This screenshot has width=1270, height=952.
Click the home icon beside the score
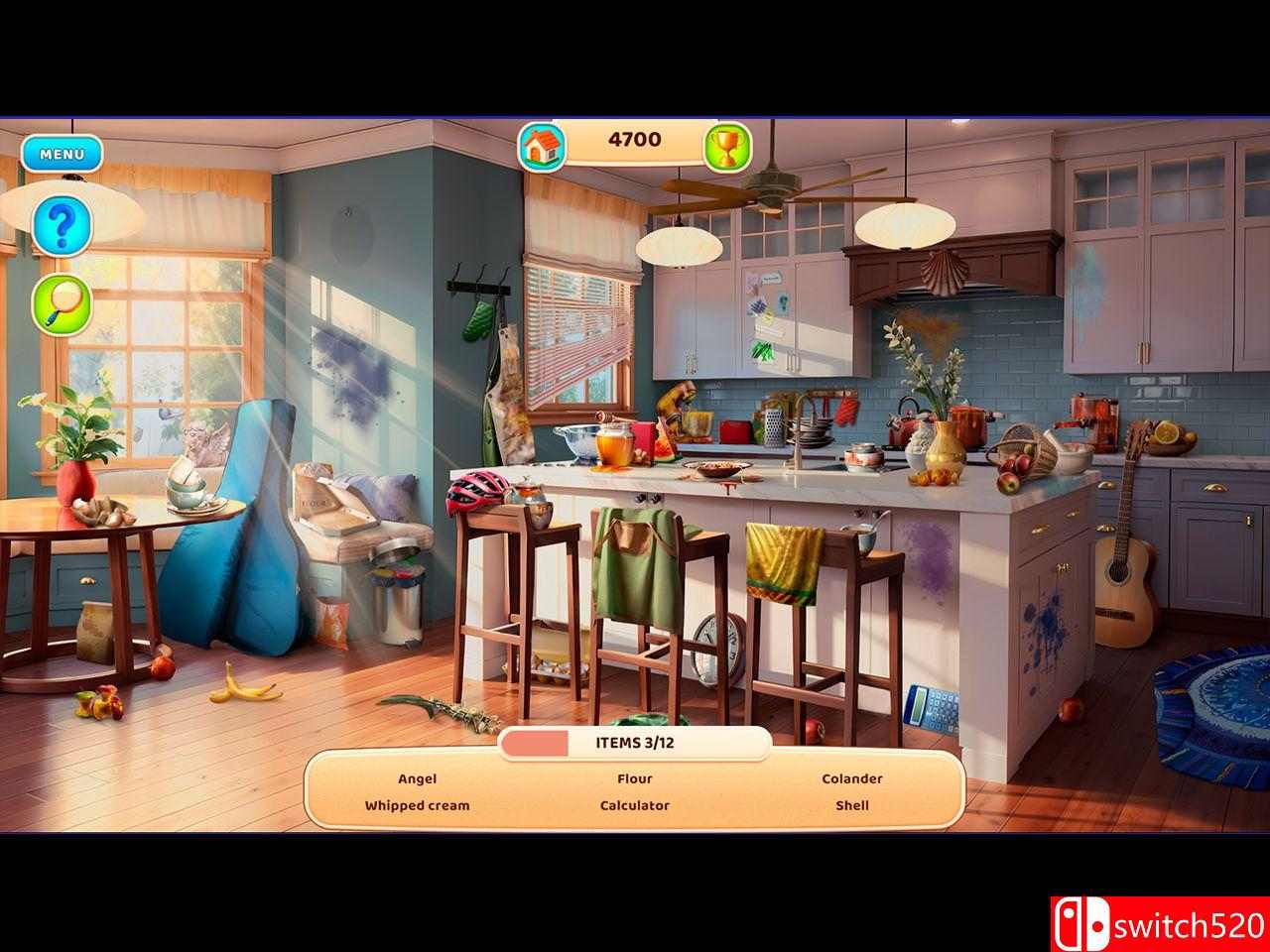[x=541, y=145]
